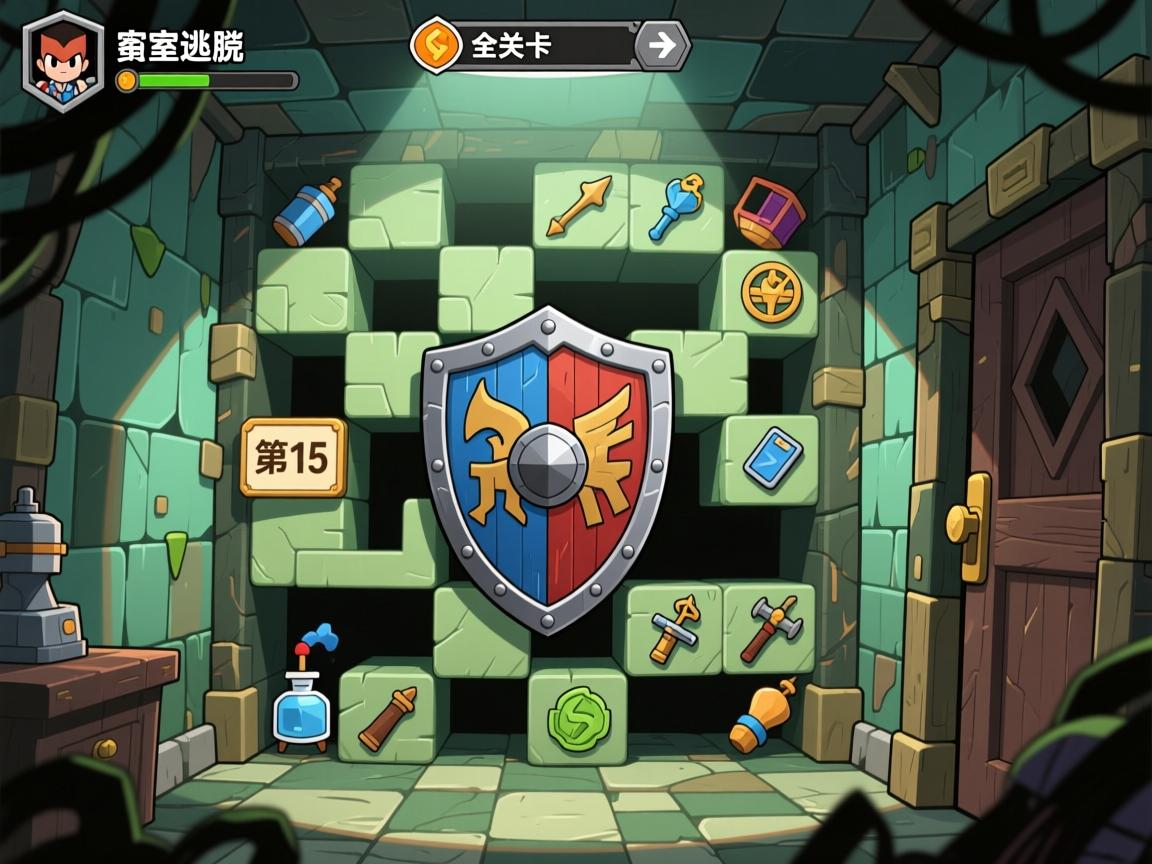Pick the golden wrench tile

point(673,629)
